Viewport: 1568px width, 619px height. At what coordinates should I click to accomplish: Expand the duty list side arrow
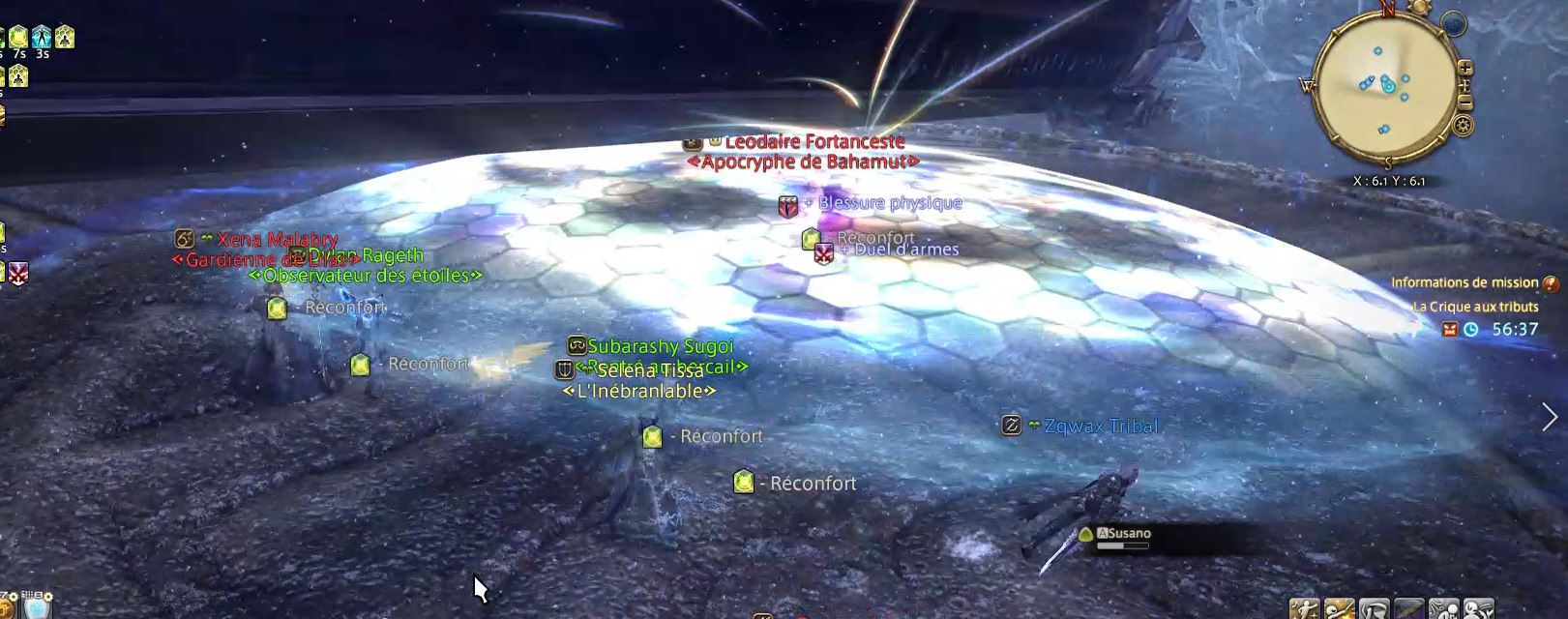1550,417
